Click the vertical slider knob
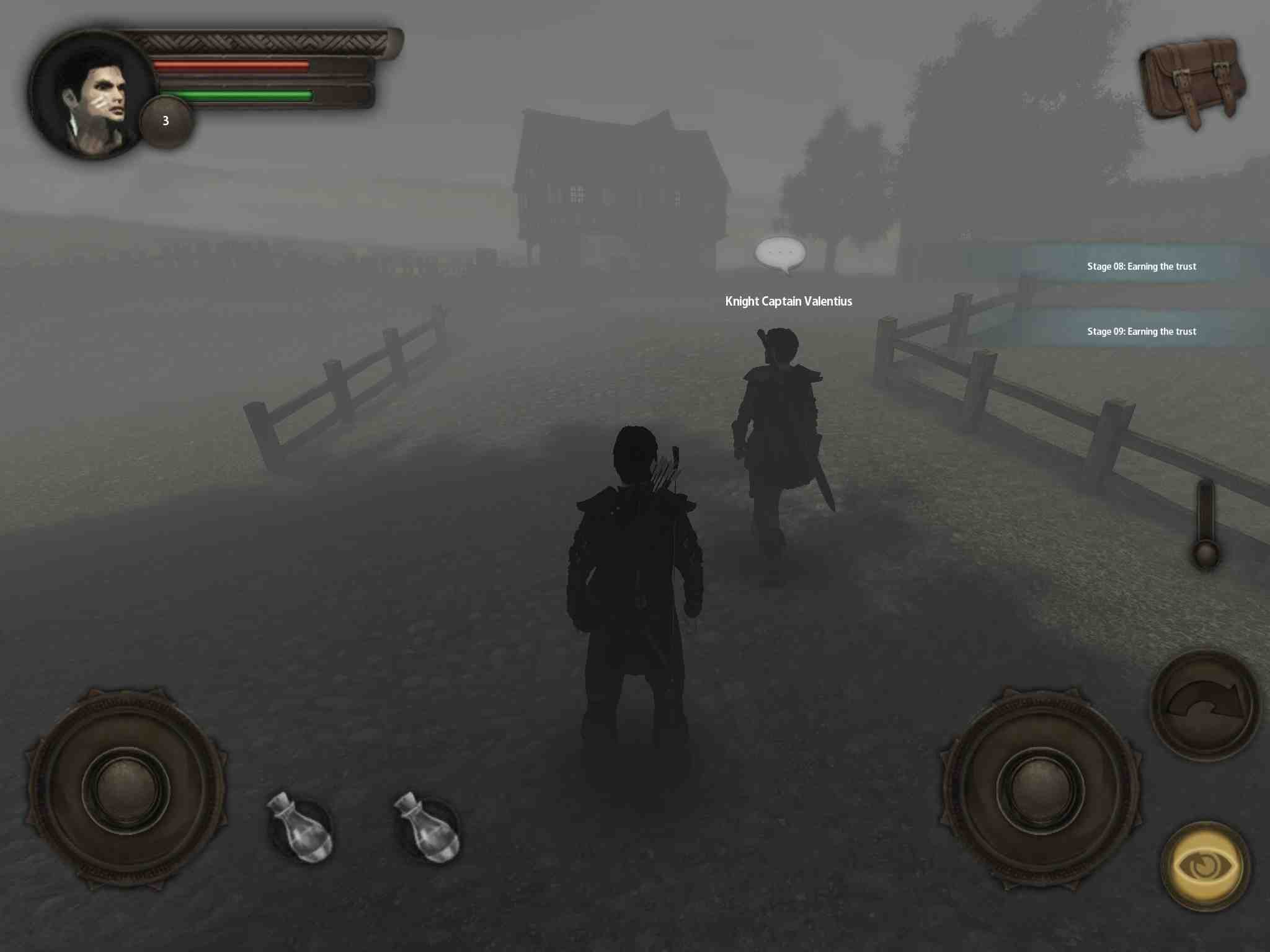The image size is (1270, 952). point(1206,553)
